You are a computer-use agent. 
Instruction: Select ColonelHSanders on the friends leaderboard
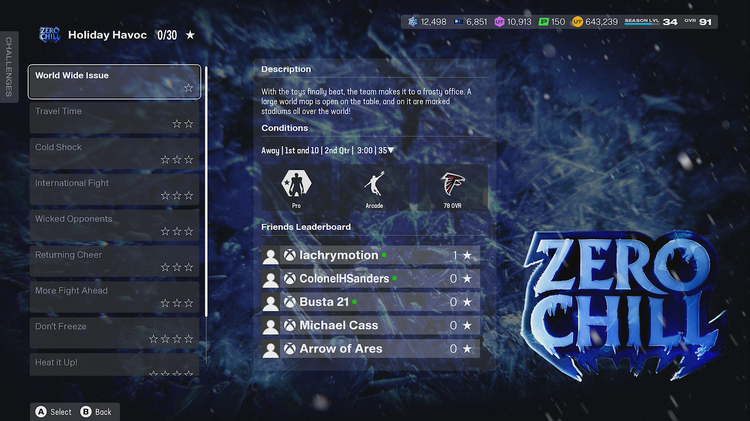(x=370, y=279)
